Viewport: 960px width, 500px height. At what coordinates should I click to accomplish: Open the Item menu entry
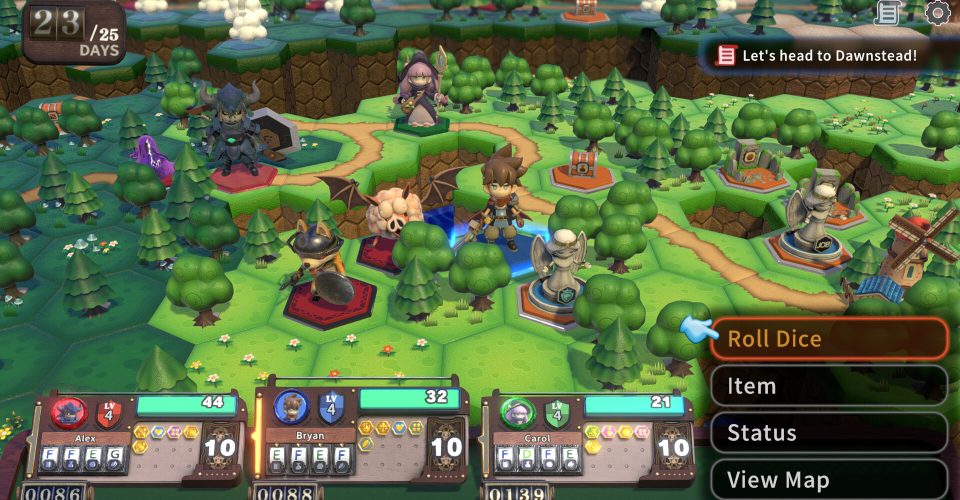click(x=829, y=386)
